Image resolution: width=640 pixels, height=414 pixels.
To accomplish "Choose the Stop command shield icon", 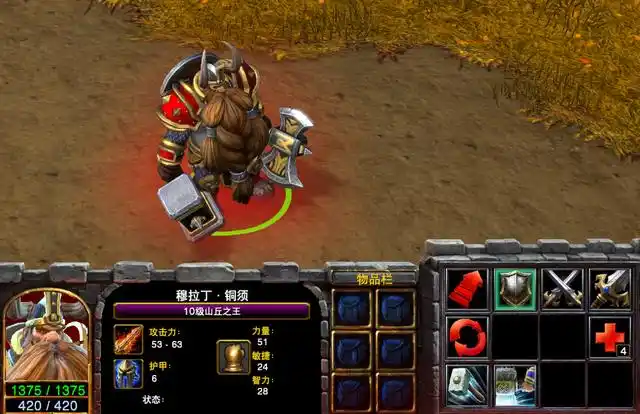I will [x=515, y=289].
